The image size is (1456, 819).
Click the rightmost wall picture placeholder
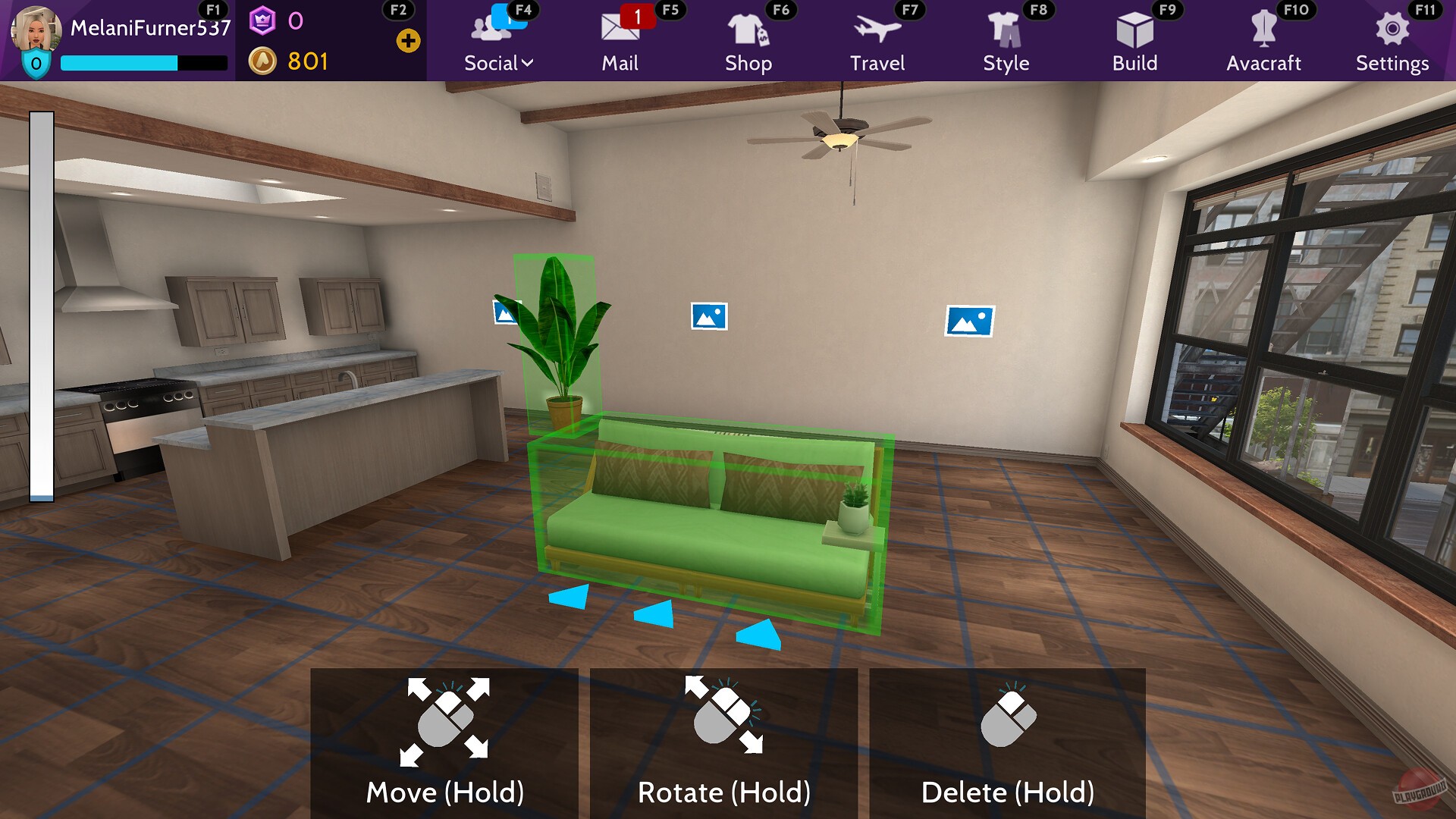point(969,320)
